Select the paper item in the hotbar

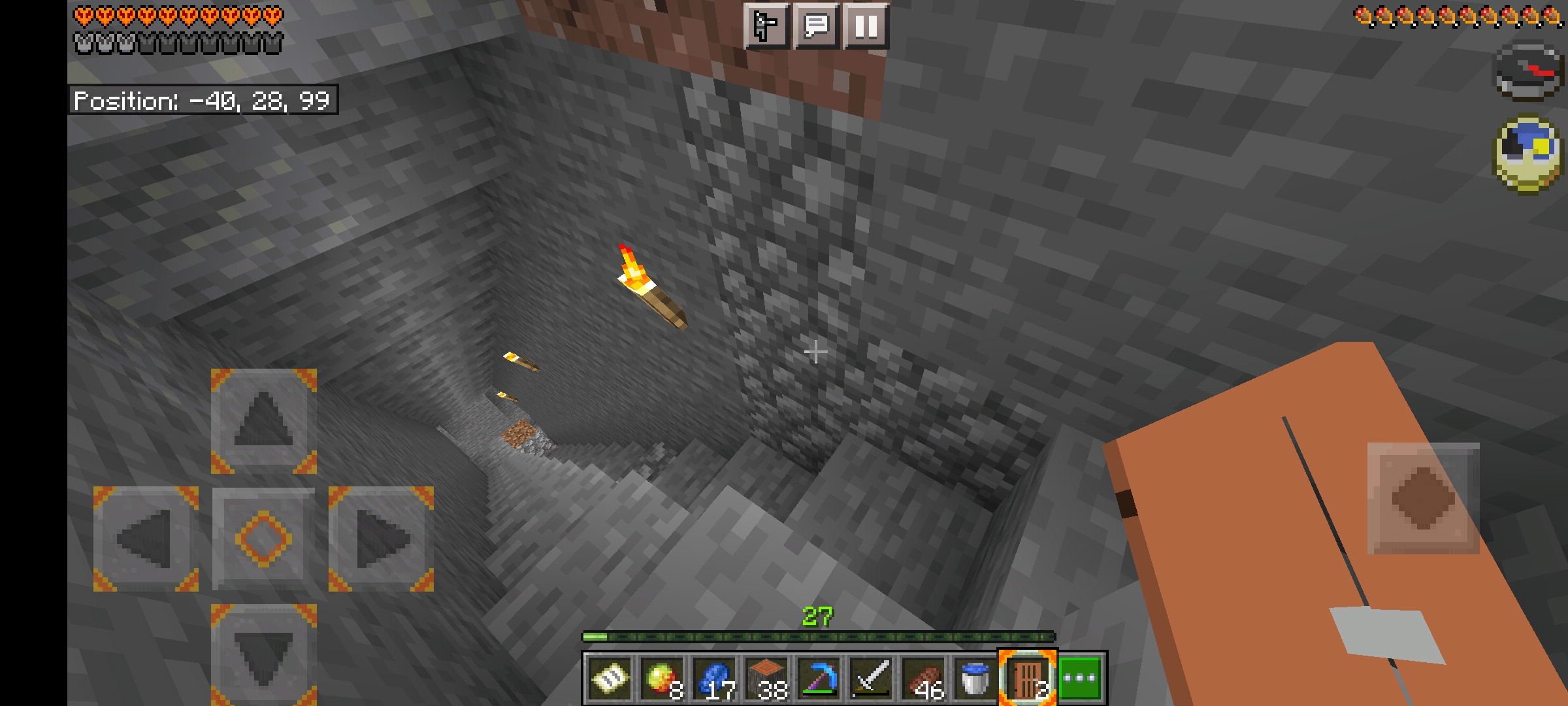[x=610, y=679]
